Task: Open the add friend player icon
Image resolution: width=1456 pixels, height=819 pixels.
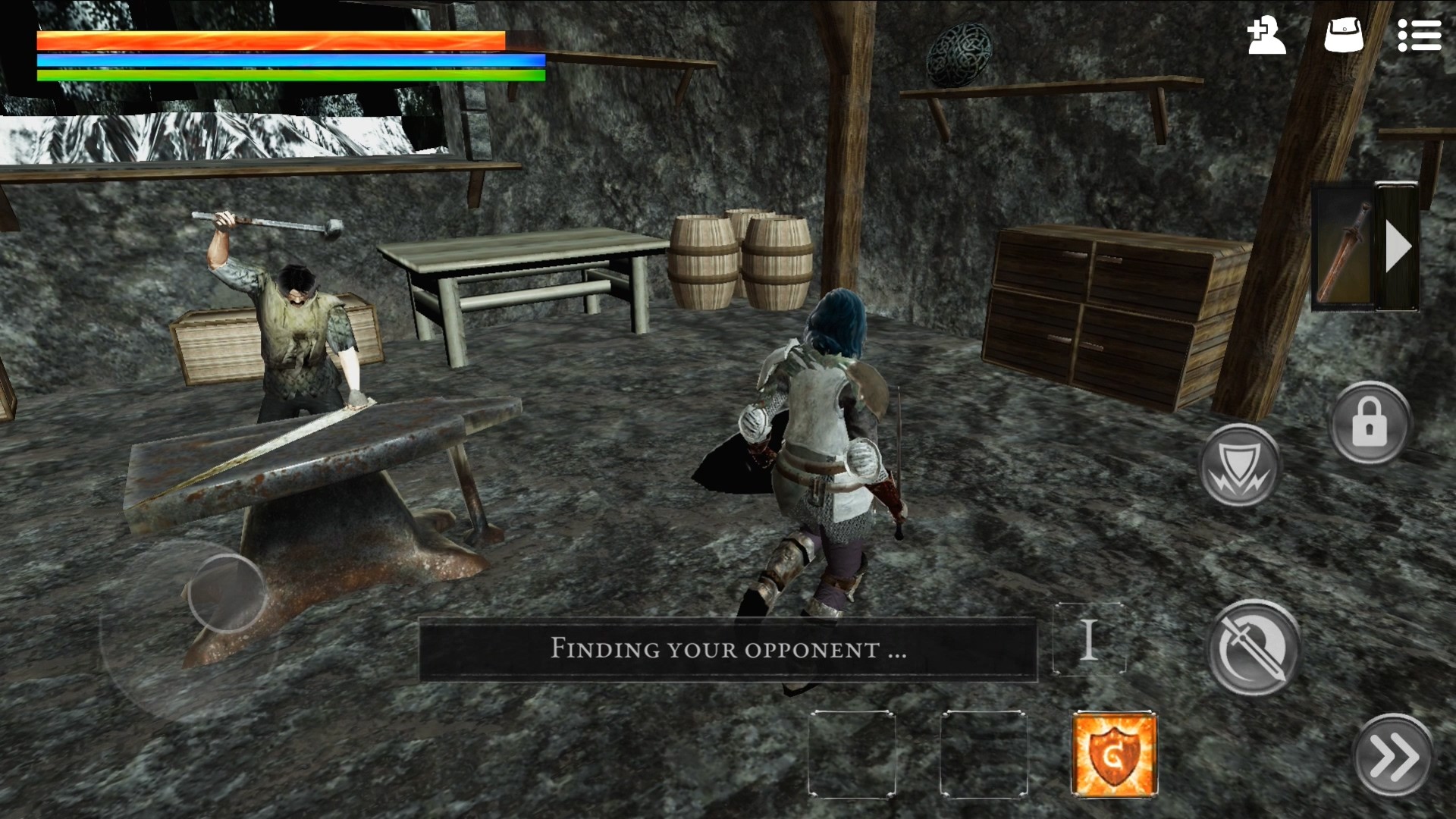Action: pos(1266,36)
